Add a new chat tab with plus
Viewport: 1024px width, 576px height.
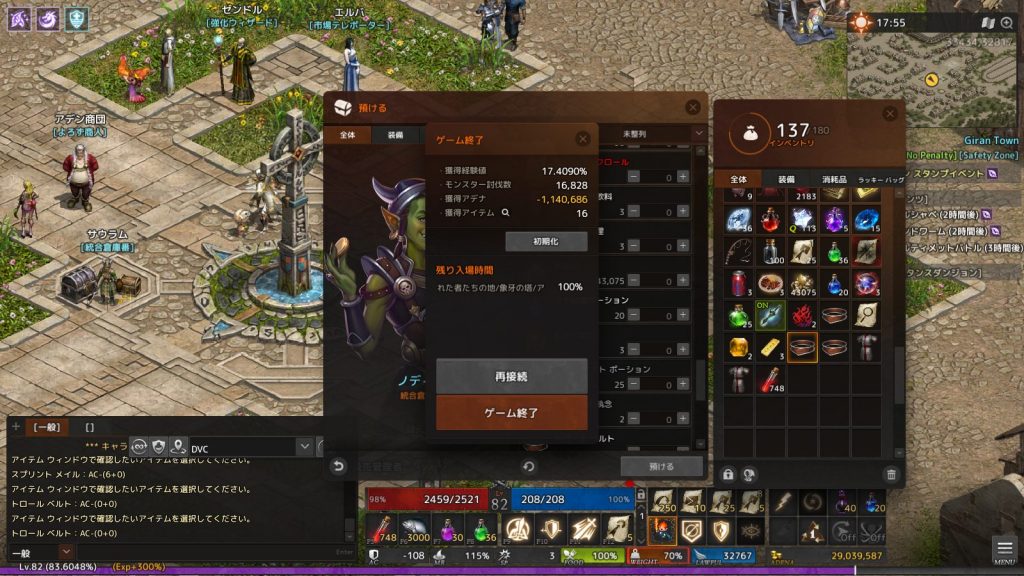pyautogui.click(x=15, y=427)
